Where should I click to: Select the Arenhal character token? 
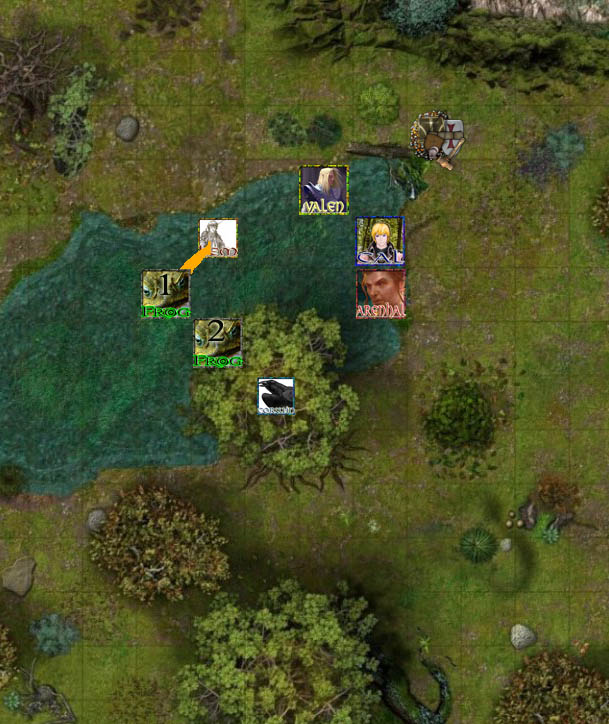point(381,294)
